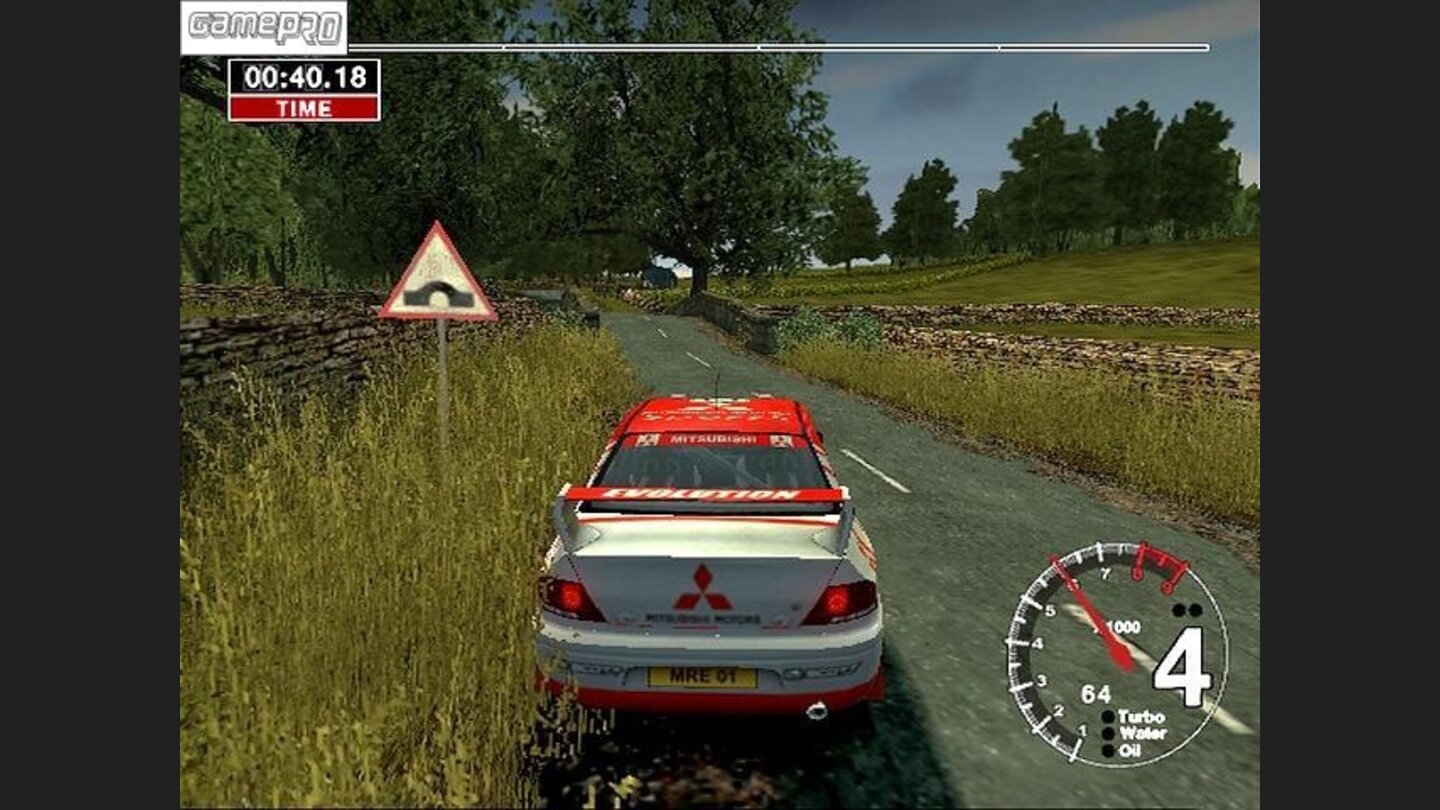Select the Water warning light
The image size is (1440, 810).
[1108, 733]
